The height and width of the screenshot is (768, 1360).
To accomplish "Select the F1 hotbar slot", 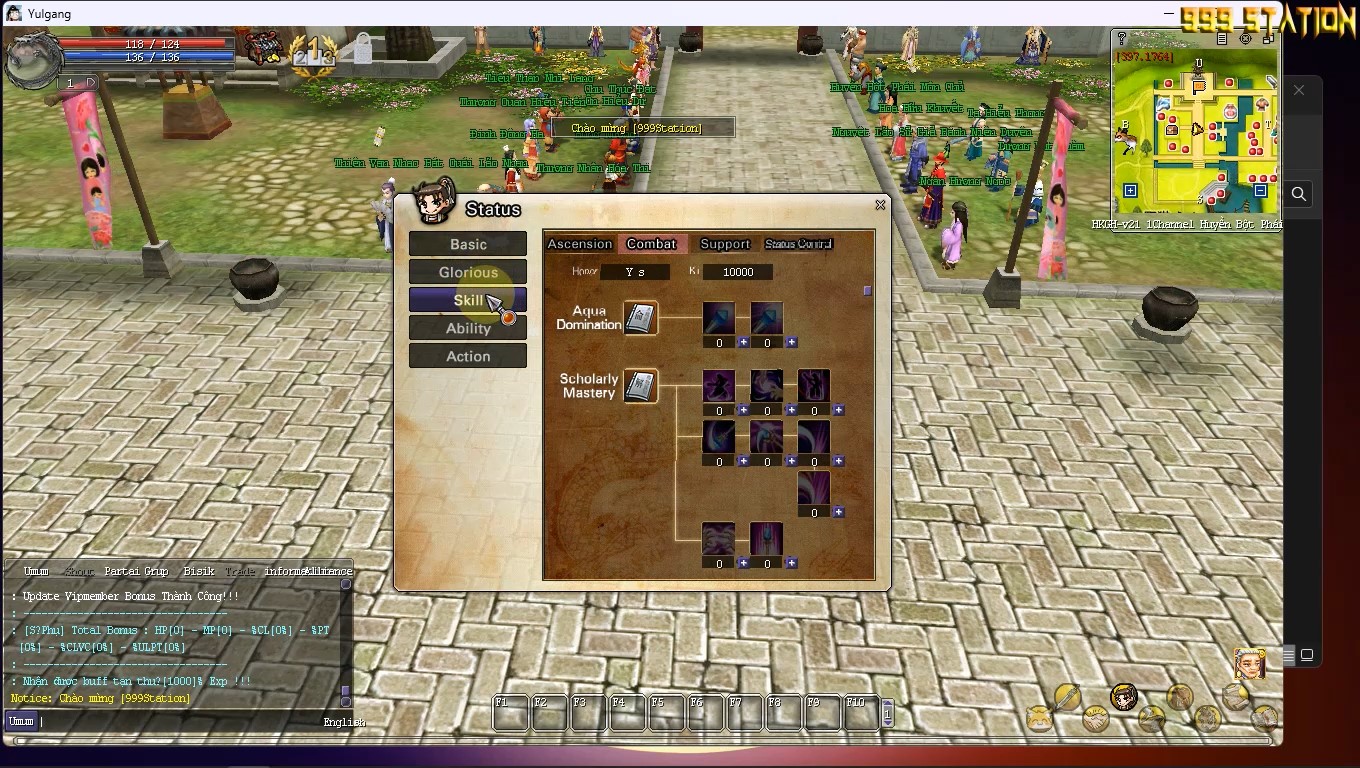I will 511,713.
